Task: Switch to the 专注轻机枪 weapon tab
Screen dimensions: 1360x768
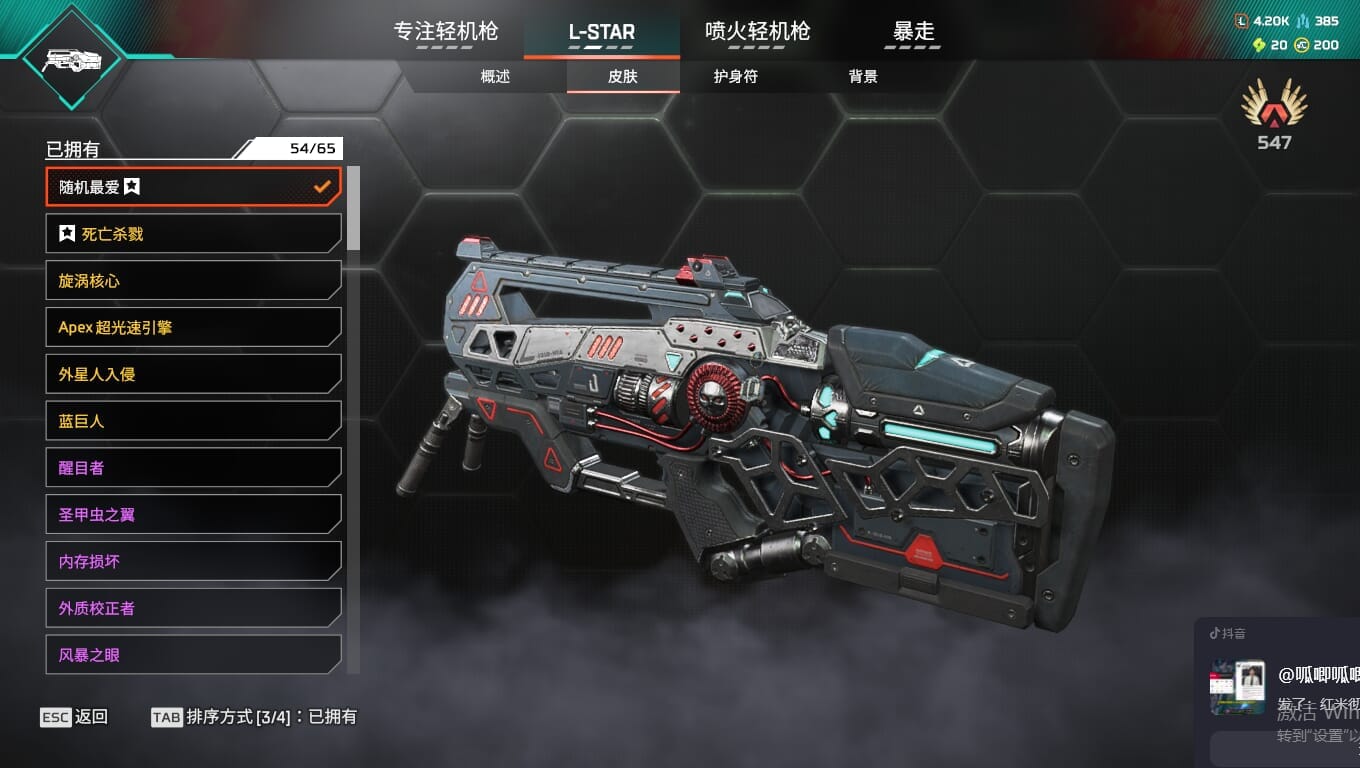Action: point(446,32)
